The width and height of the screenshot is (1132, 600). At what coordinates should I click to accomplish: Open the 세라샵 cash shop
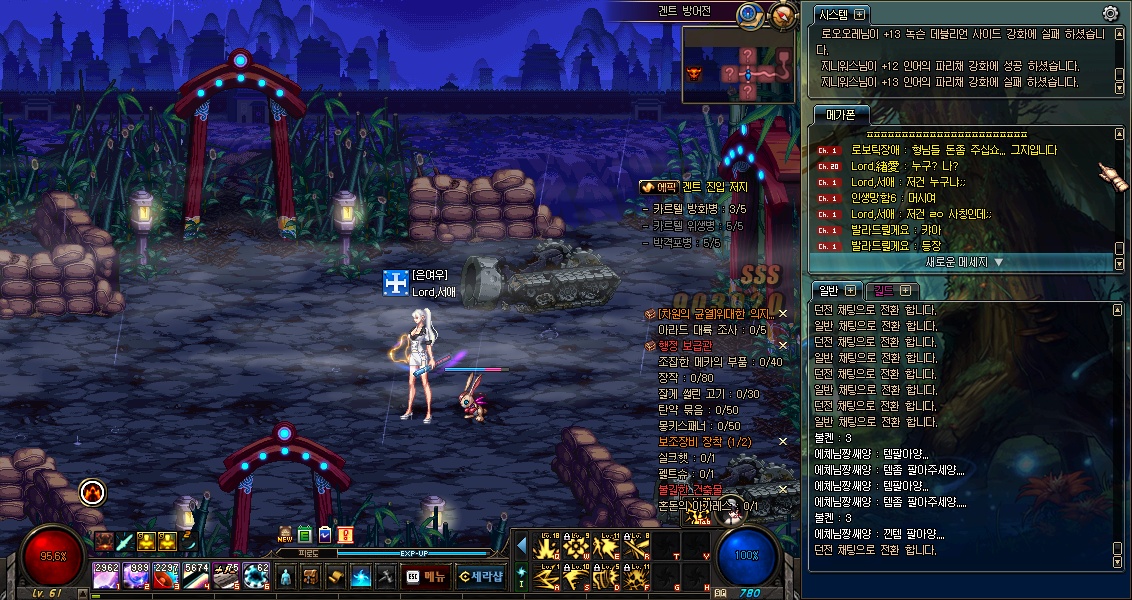pos(480,576)
